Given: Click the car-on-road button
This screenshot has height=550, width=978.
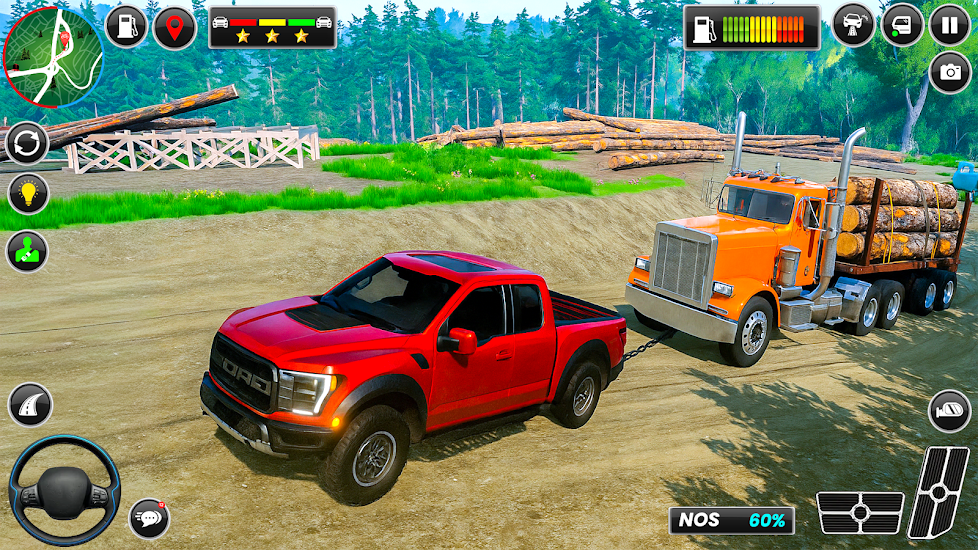Looking at the screenshot, I should pos(853,25).
